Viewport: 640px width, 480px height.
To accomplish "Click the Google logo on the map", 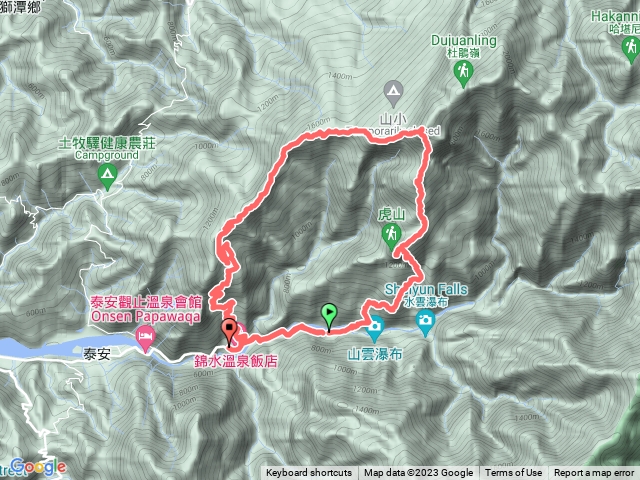I will click(x=36, y=467).
